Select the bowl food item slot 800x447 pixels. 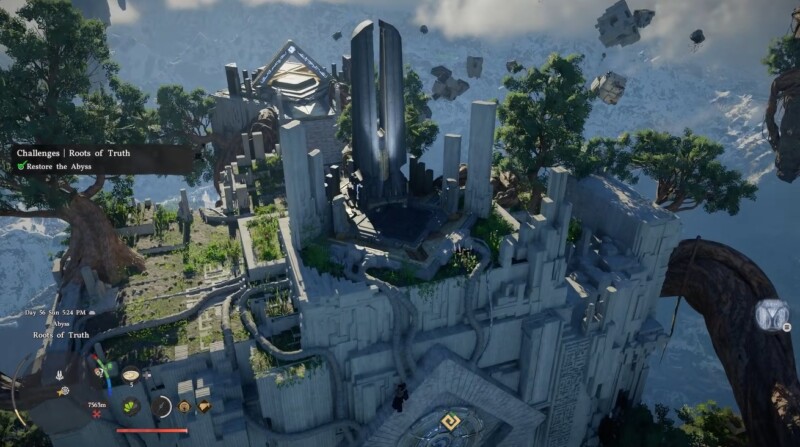130,376
